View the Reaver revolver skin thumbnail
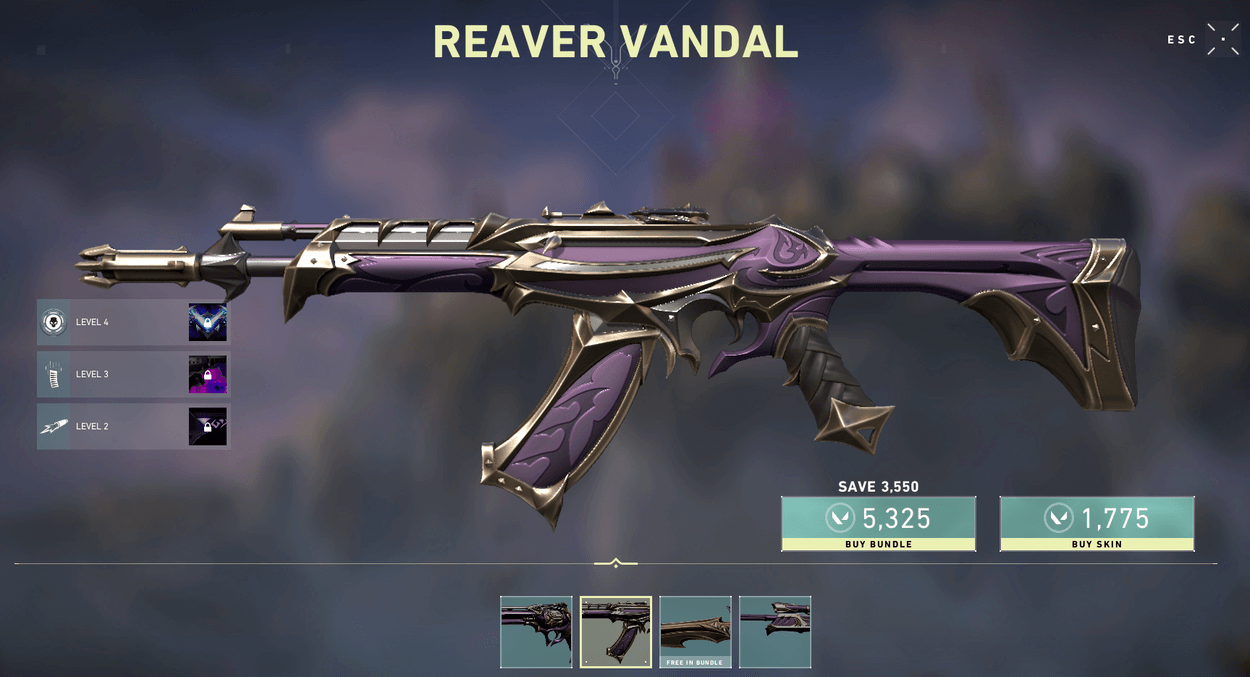The width and height of the screenshot is (1250, 677). click(x=536, y=632)
